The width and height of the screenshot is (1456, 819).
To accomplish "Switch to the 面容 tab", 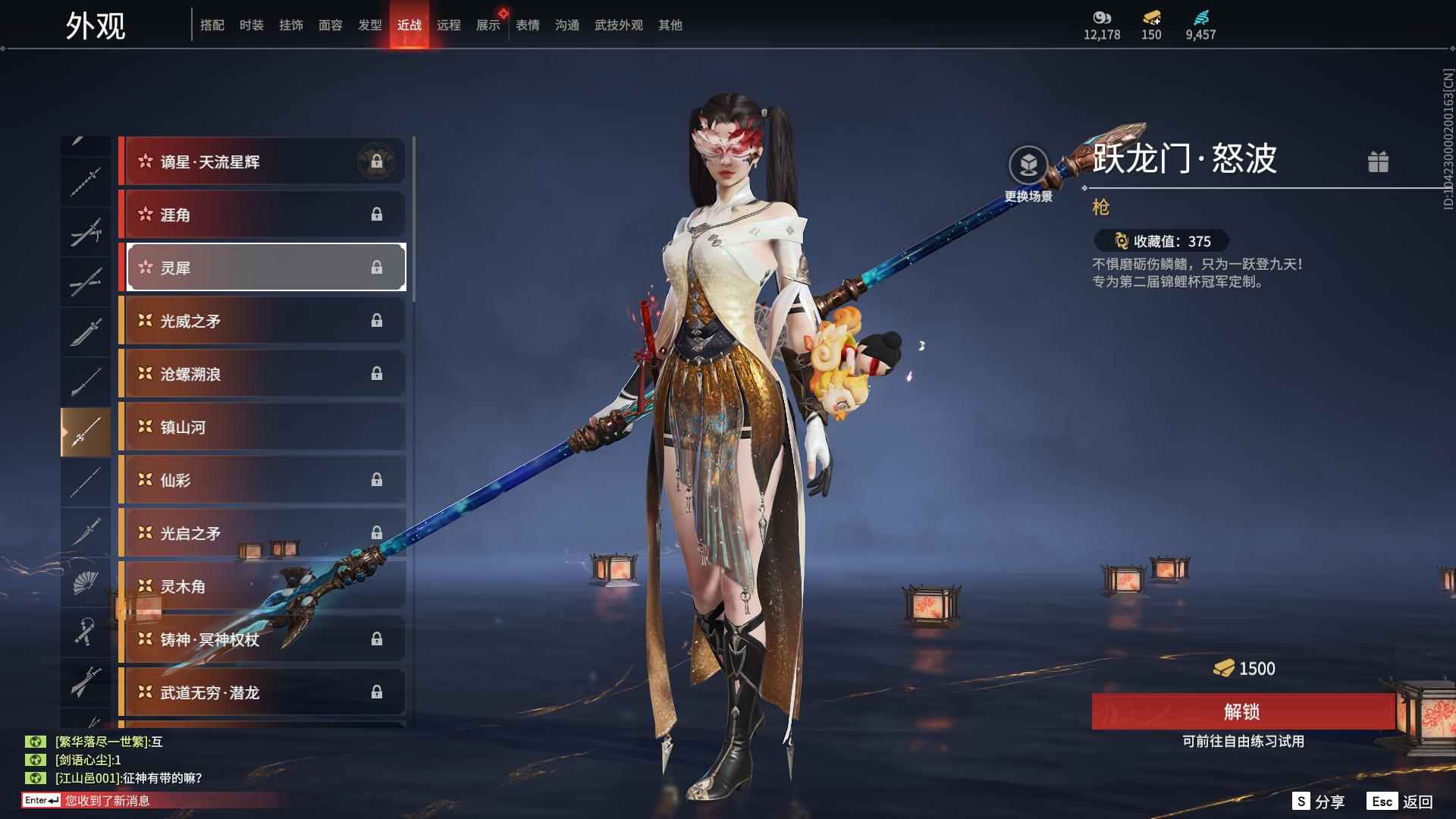I will 330,25.
